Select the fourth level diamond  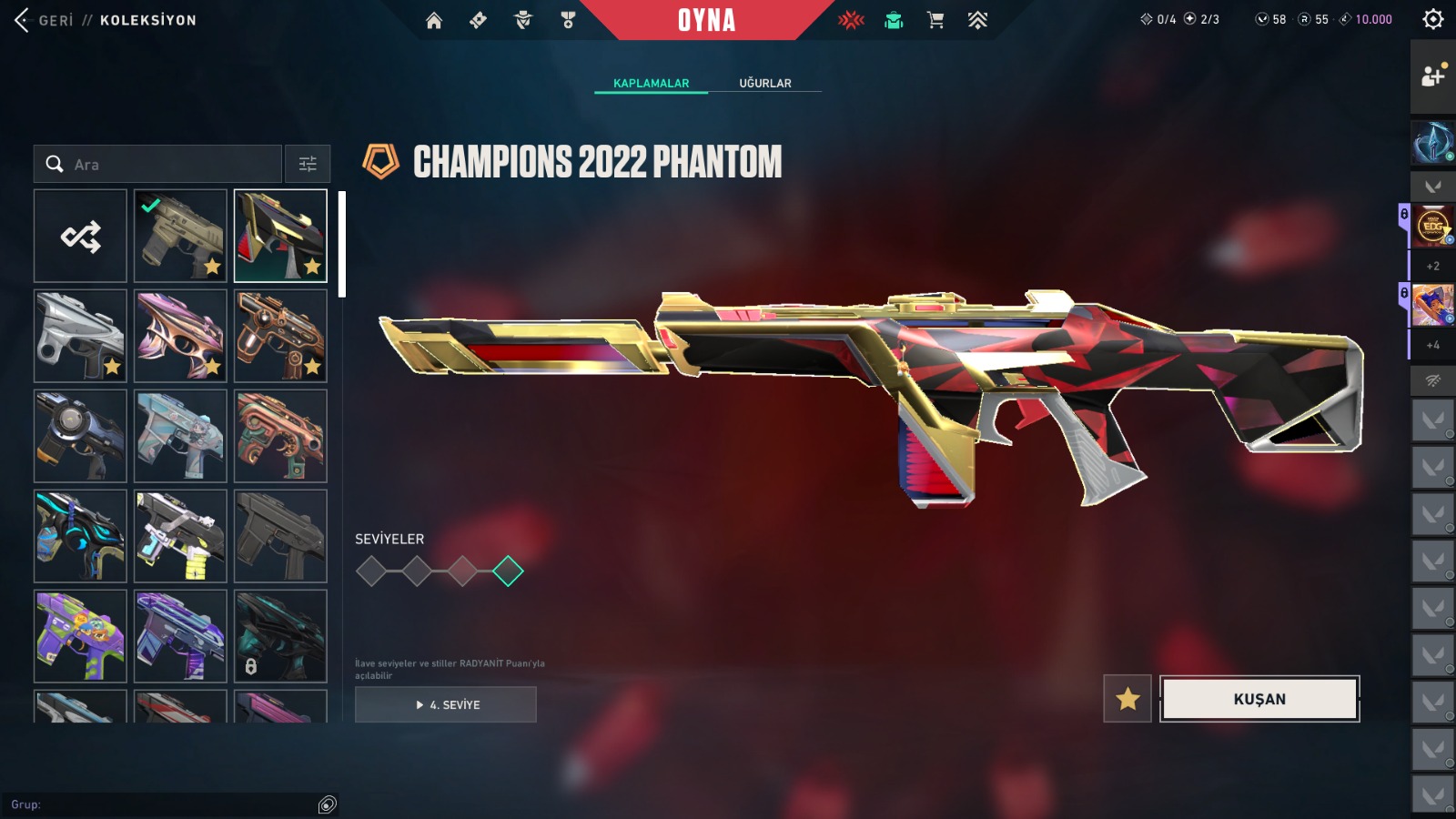(x=508, y=571)
